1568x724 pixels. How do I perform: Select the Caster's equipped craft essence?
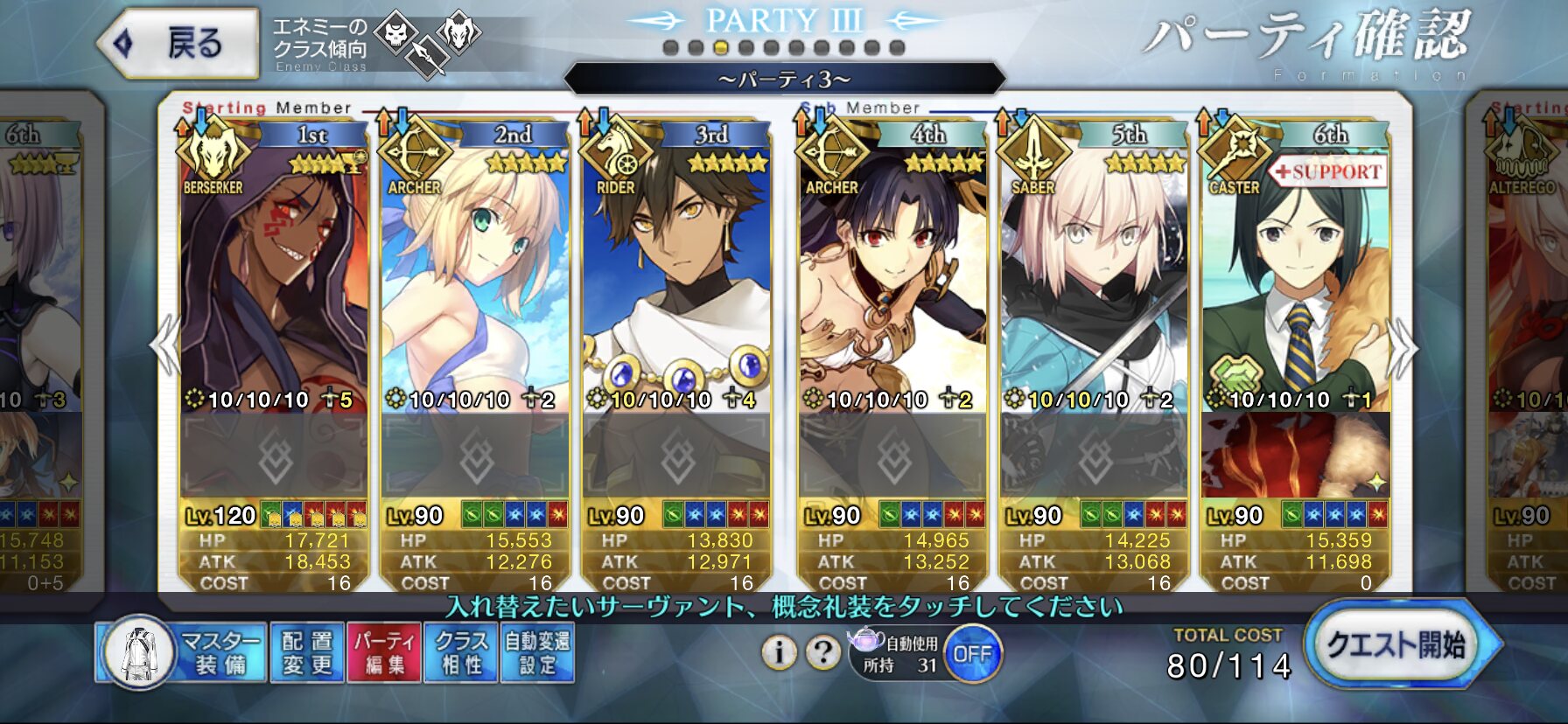[x=1296, y=456]
